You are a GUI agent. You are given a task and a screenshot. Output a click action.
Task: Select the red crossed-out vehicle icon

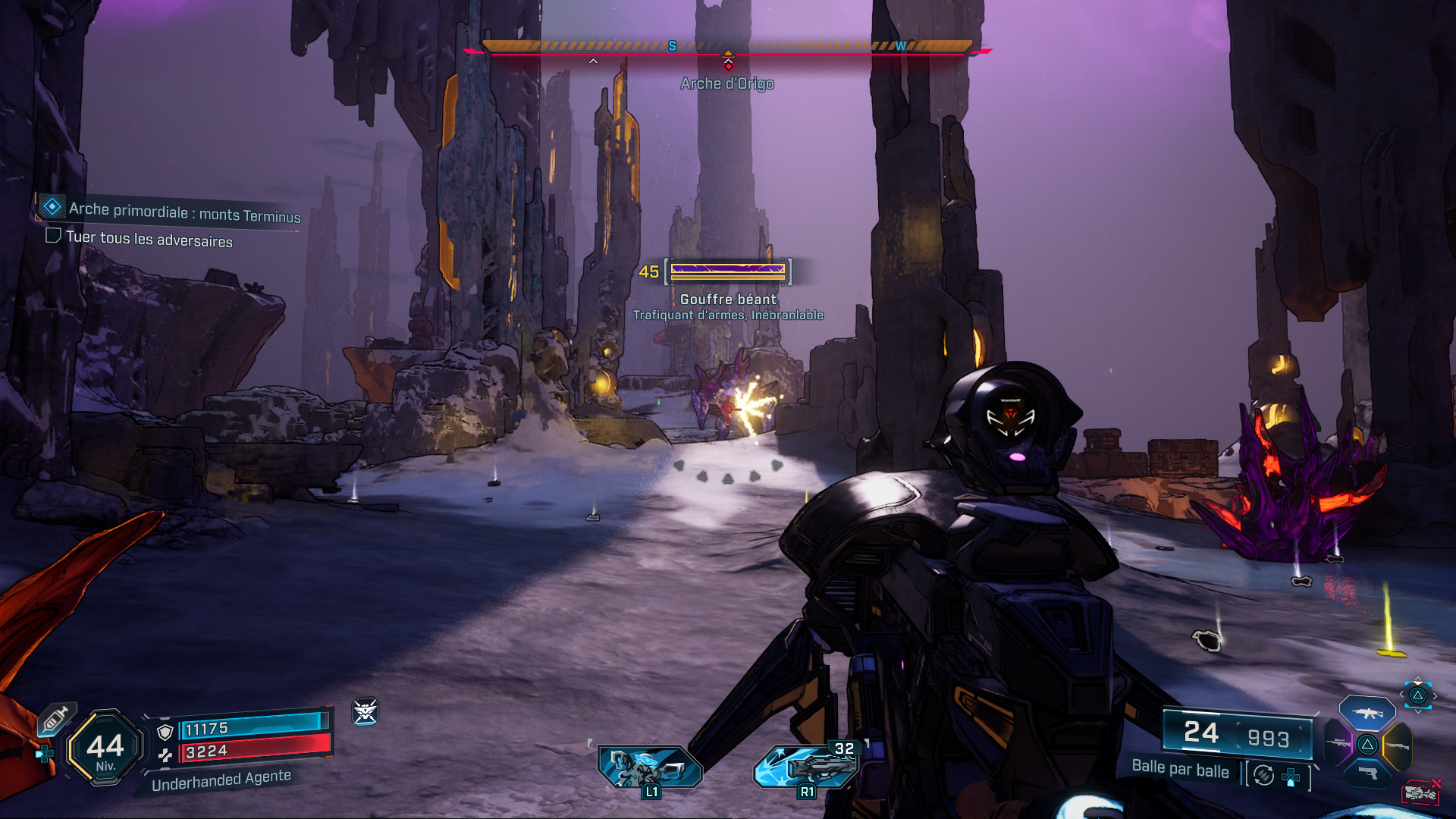point(1420,792)
